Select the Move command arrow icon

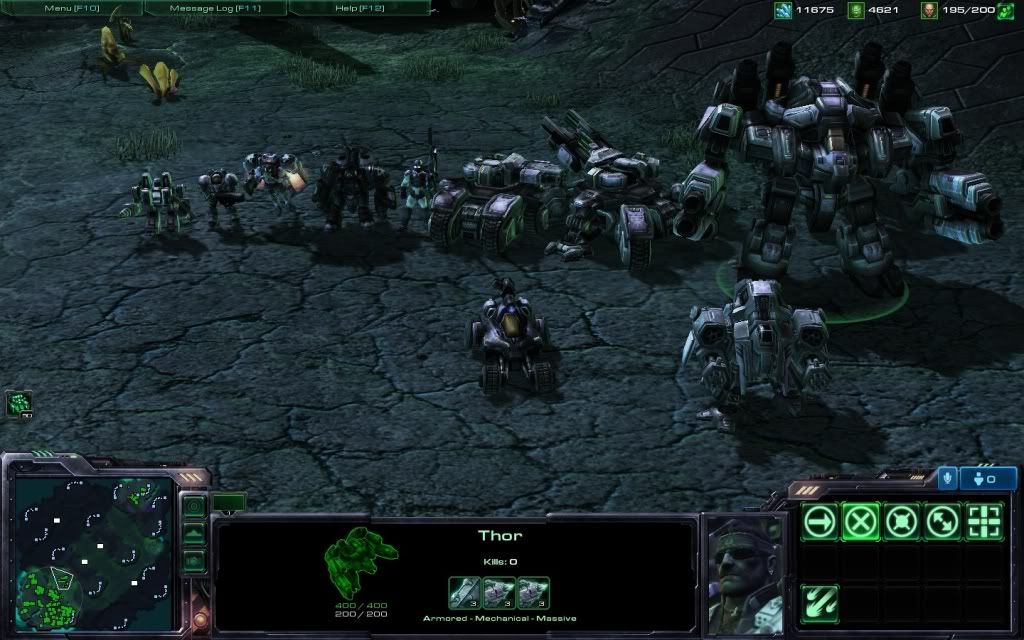tap(820, 522)
